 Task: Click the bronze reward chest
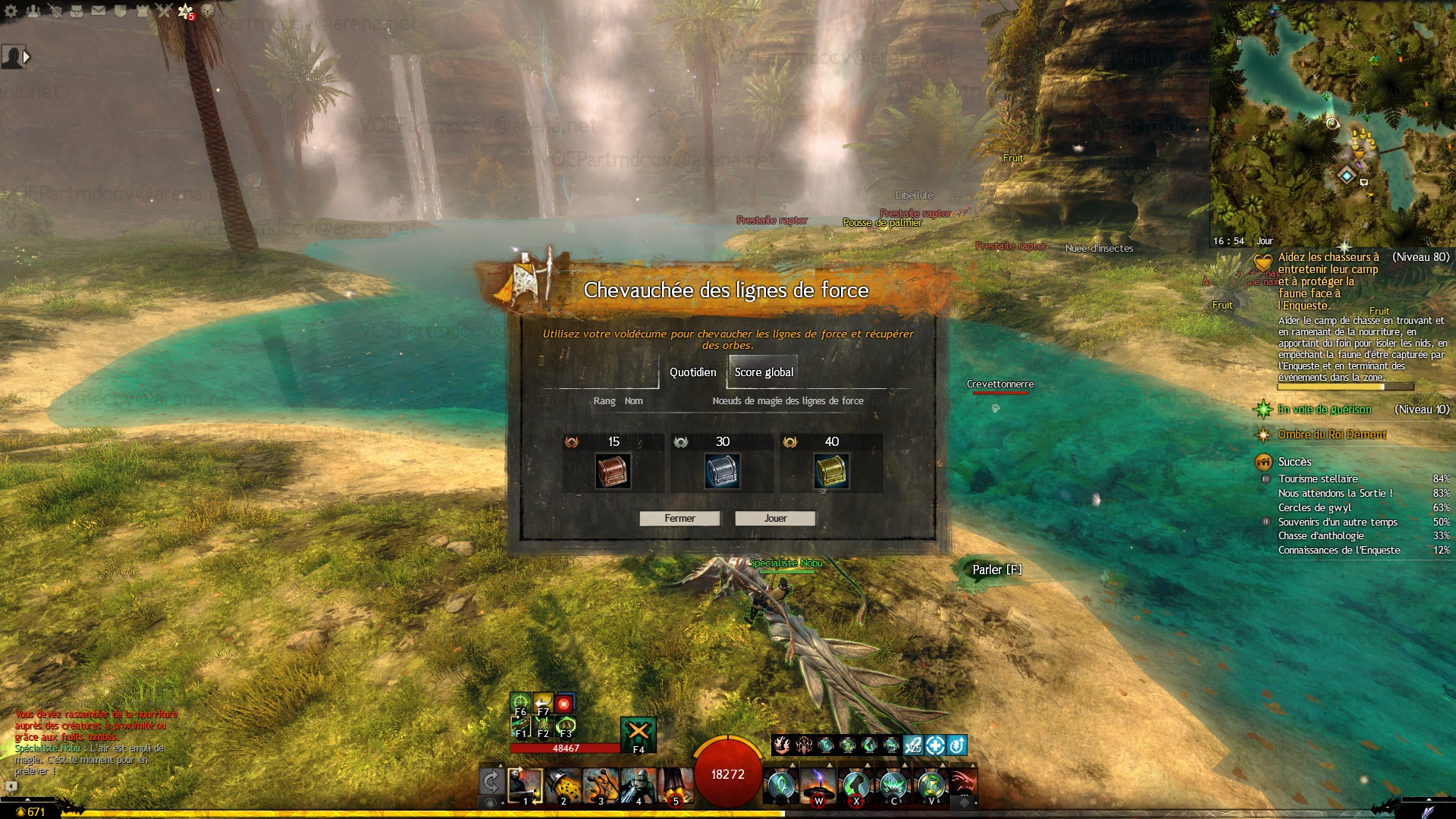tap(613, 471)
